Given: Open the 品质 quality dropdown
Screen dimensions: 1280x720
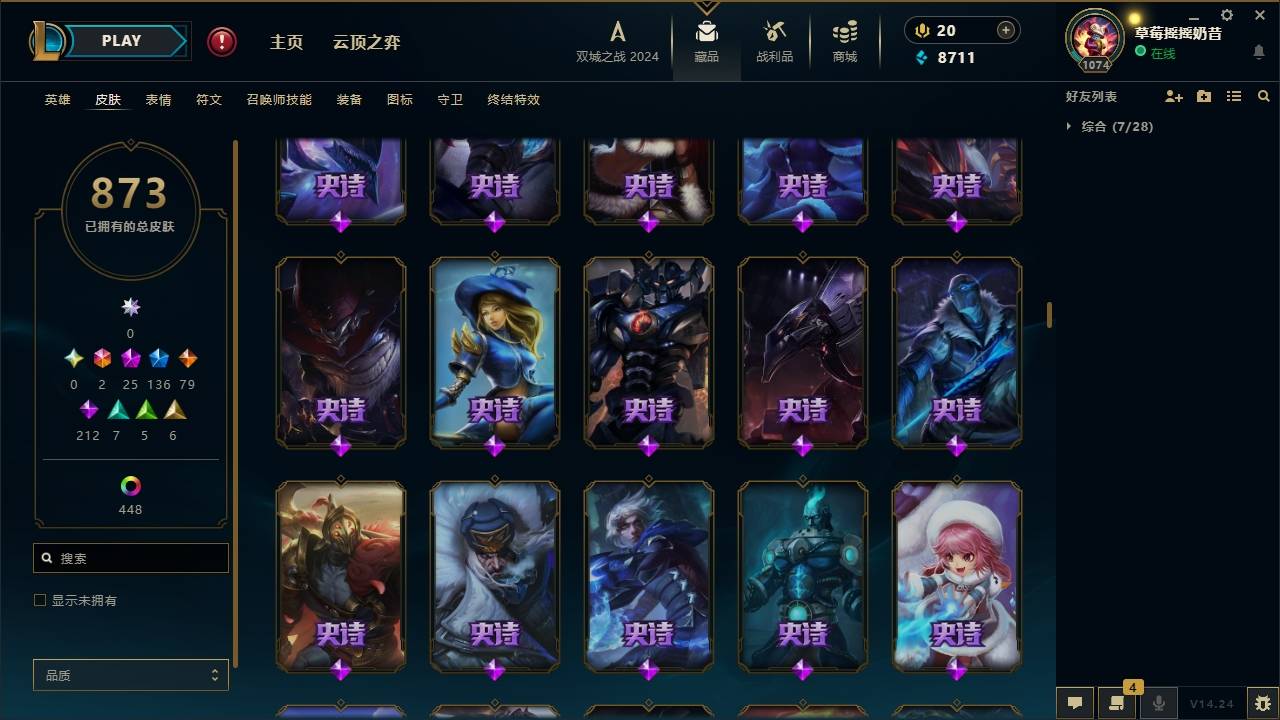Looking at the screenshot, I should [130, 675].
